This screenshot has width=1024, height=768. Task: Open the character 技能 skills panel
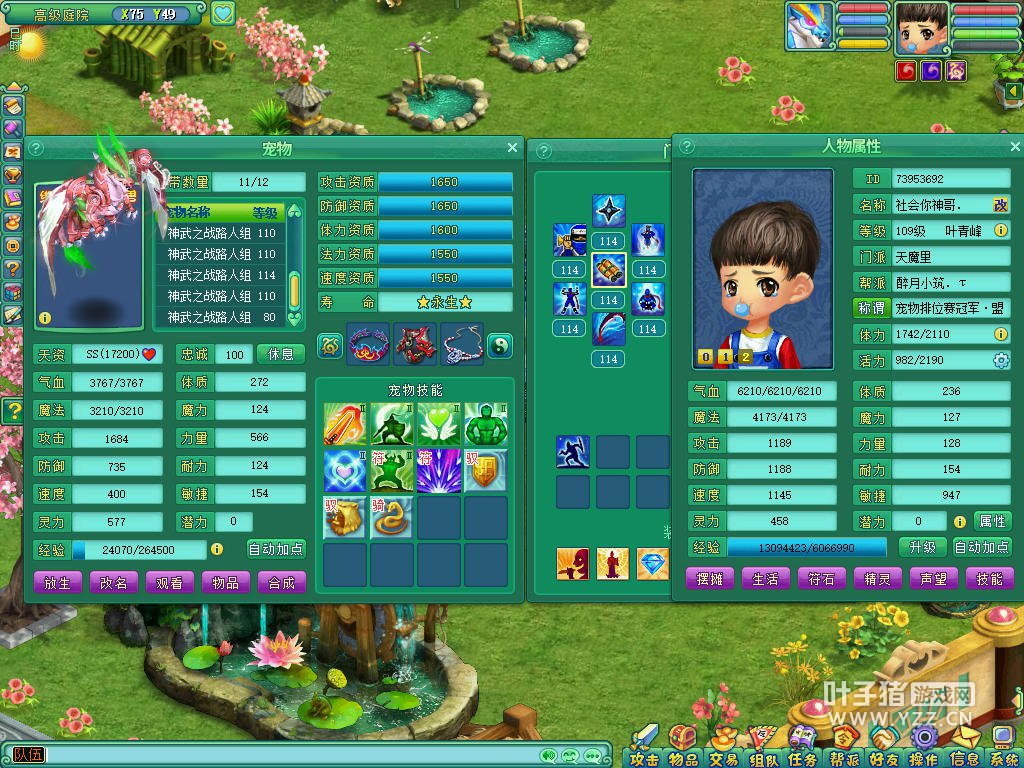[989, 579]
